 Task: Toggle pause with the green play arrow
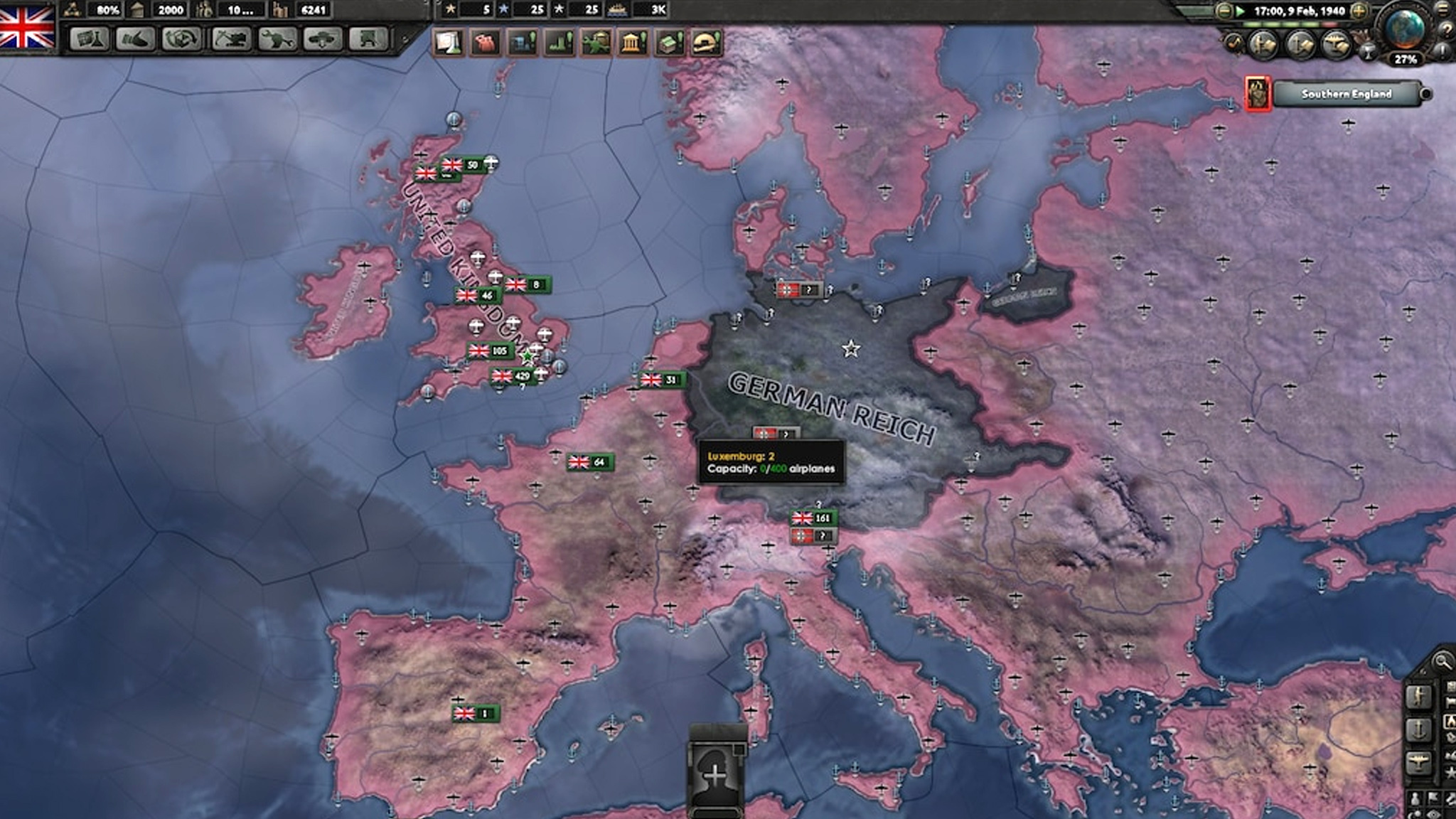click(x=1241, y=11)
